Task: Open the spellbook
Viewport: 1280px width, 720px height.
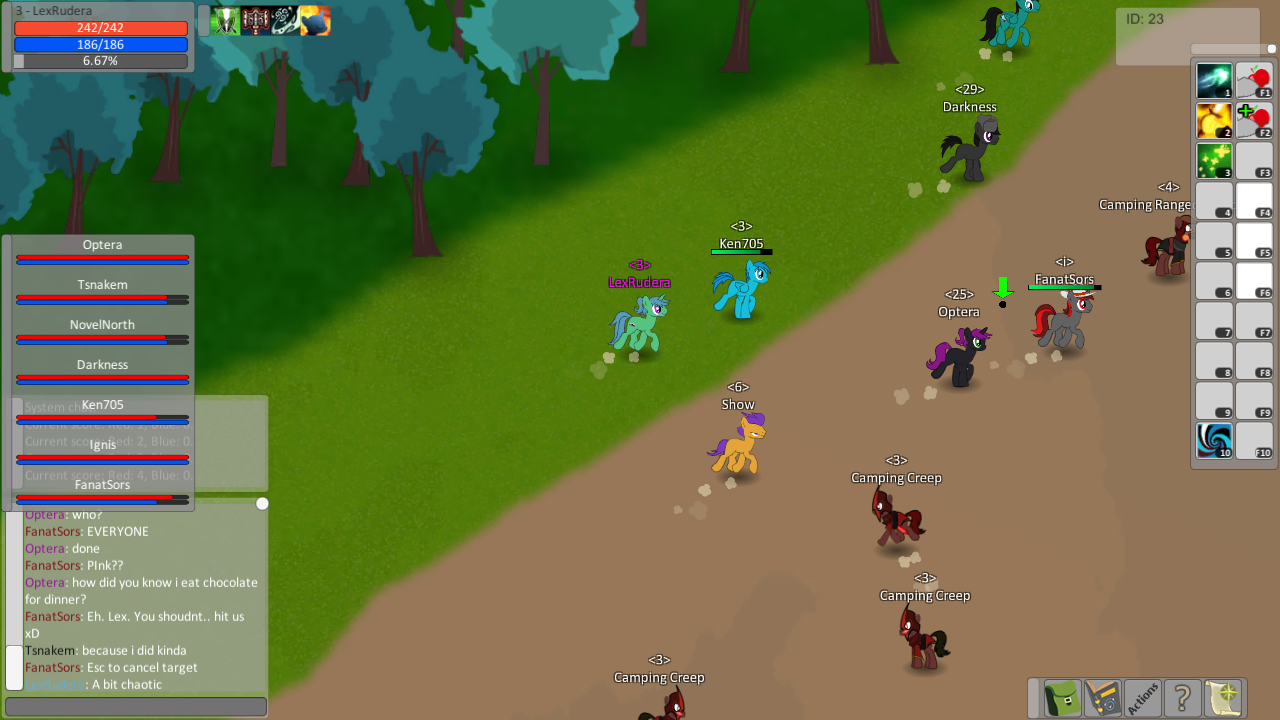Action: pyautogui.click(x=1102, y=698)
